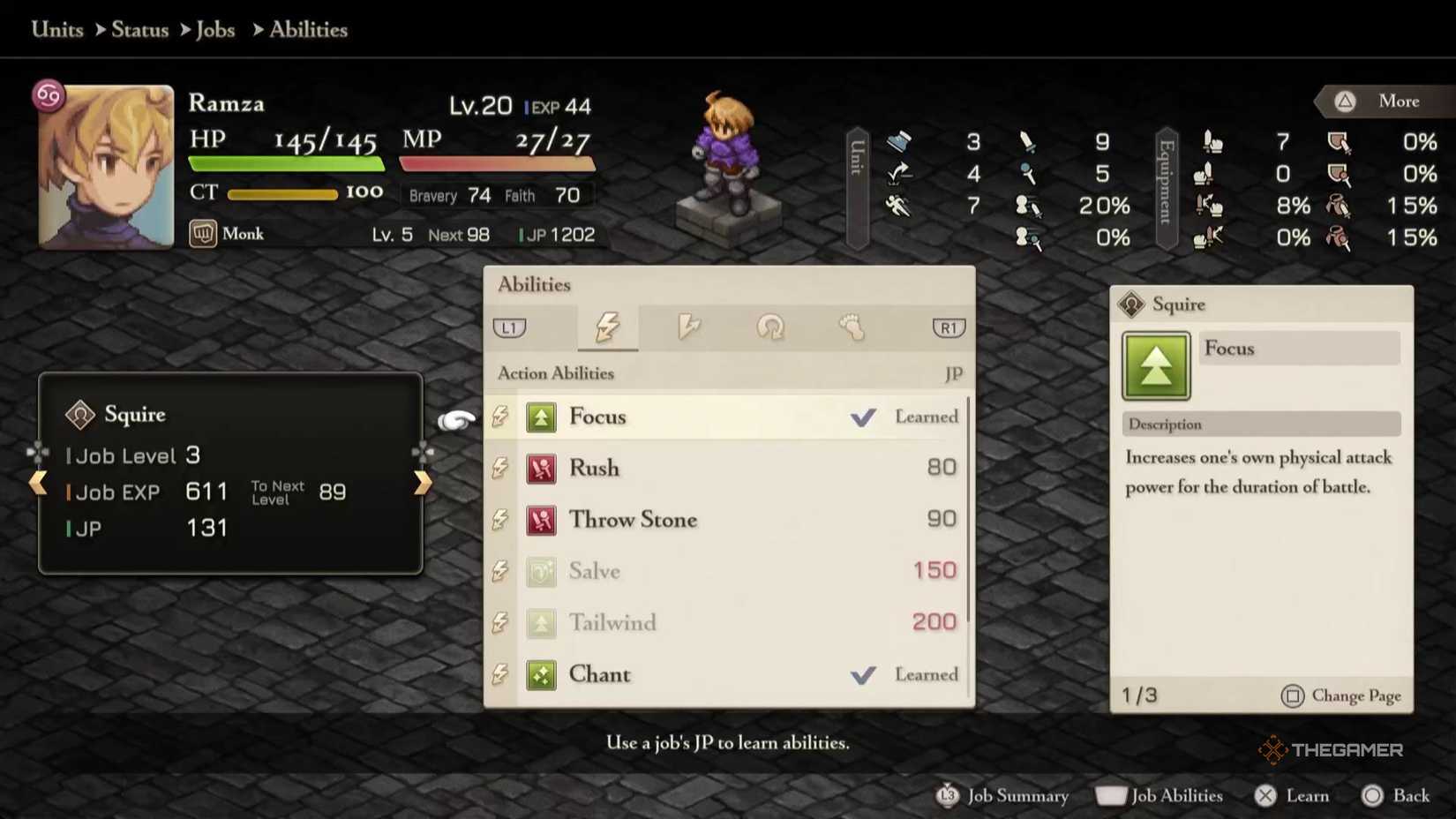Toggle the Learned checkmark on Chant
Image resolution: width=1456 pixels, height=819 pixels.
click(862, 675)
